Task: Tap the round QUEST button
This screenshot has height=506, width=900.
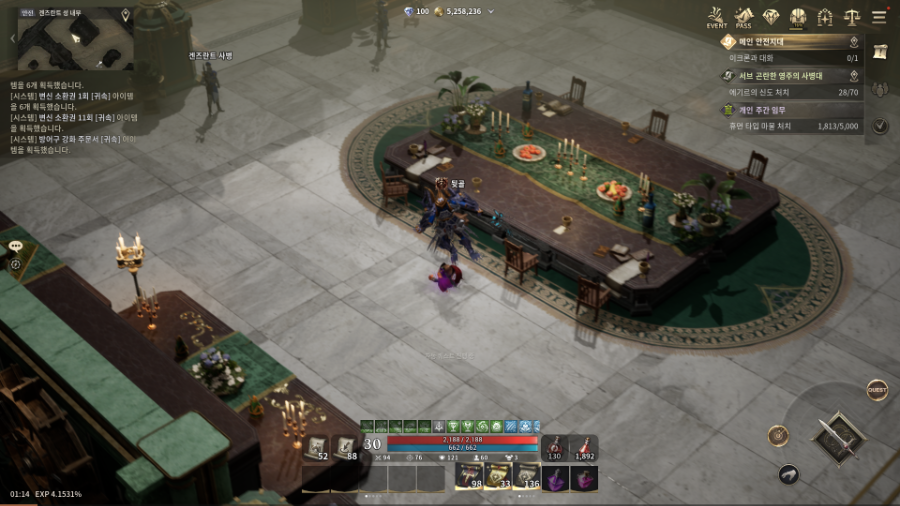Action: [x=877, y=391]
